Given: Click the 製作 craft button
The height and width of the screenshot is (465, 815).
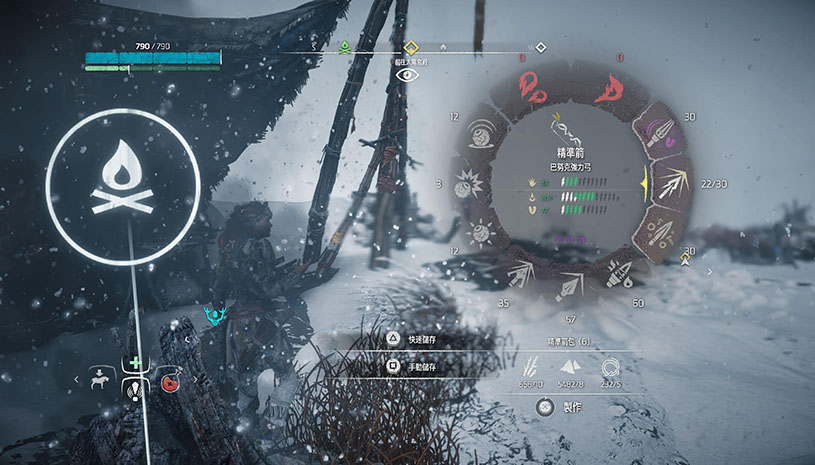Looking at the screenshot, I should click(x=560, y=407).
